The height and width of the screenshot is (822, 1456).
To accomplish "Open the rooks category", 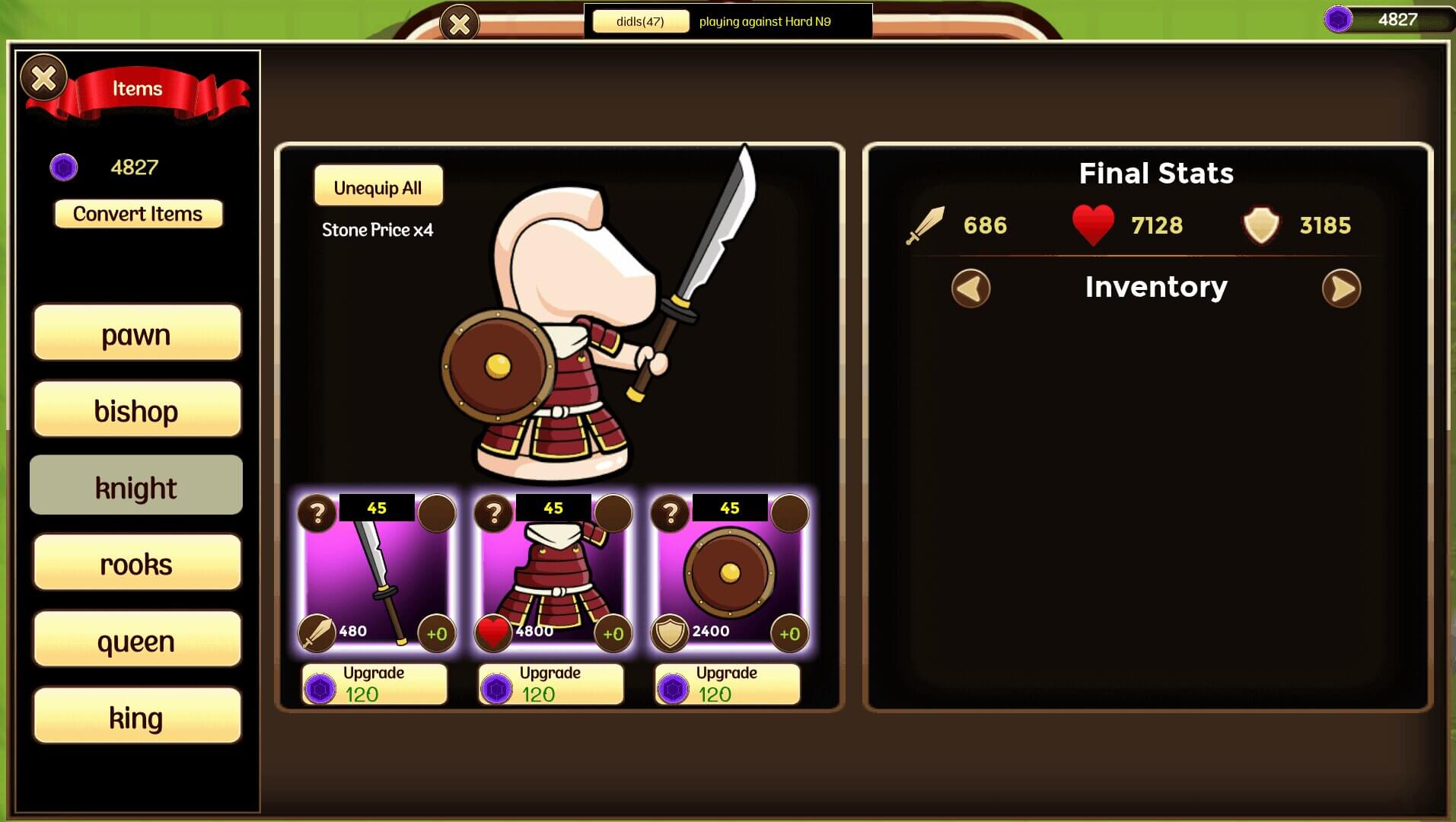I will [137, 563].
